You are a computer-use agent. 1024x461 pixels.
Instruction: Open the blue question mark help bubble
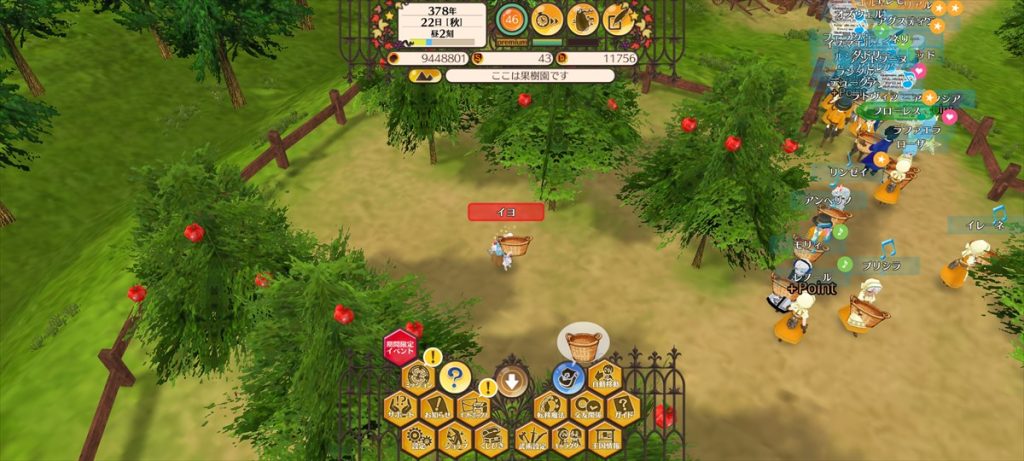(453, 377)
